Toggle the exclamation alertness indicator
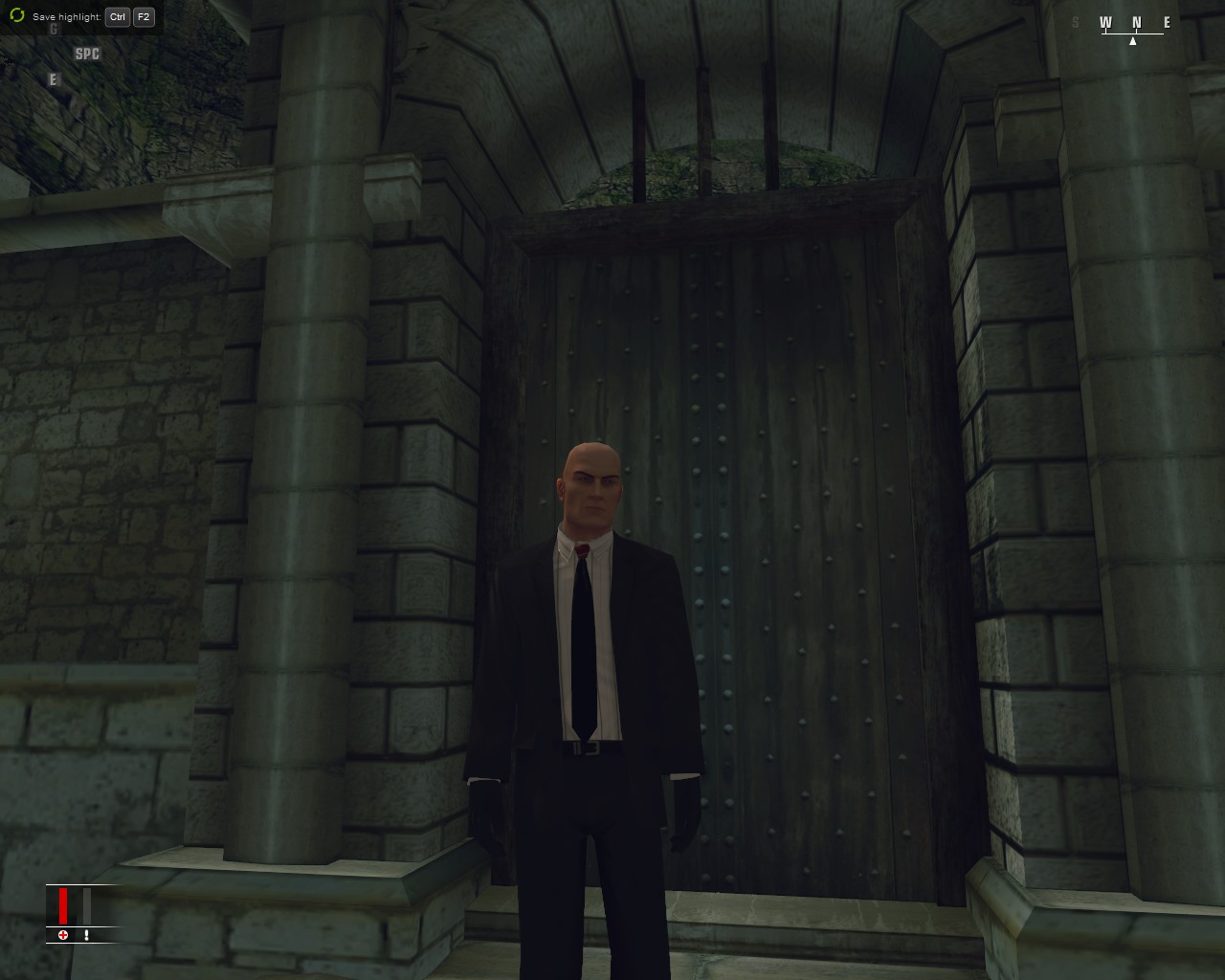1225x980 pixels. pos(87,935)
